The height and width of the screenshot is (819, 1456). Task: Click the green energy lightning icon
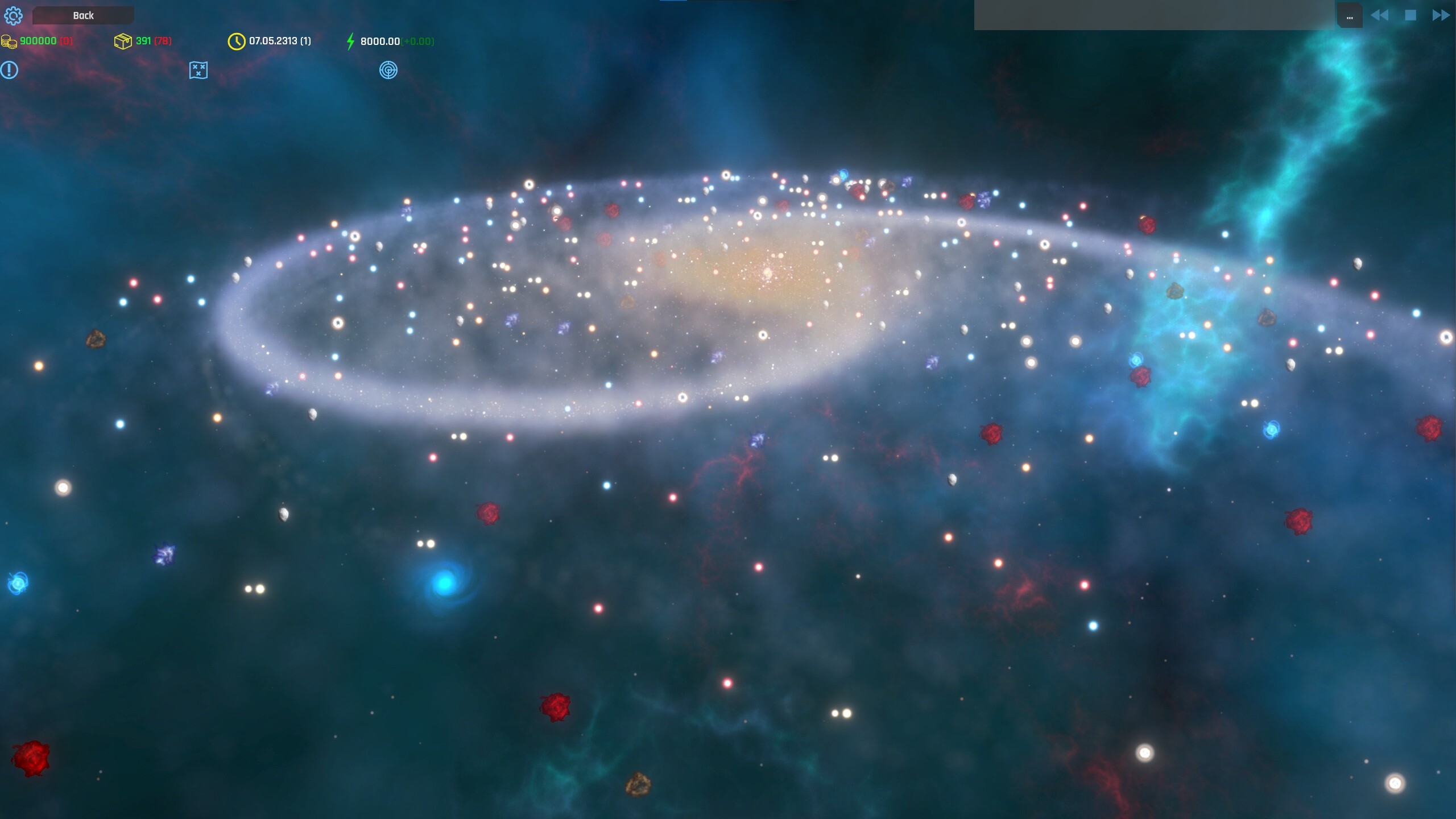(350, 41)
